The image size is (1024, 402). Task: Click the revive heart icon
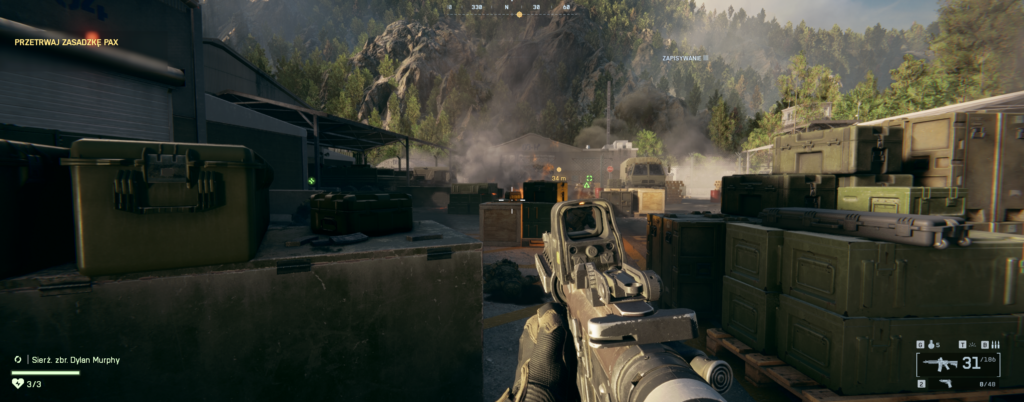click(x=17, y=383)
